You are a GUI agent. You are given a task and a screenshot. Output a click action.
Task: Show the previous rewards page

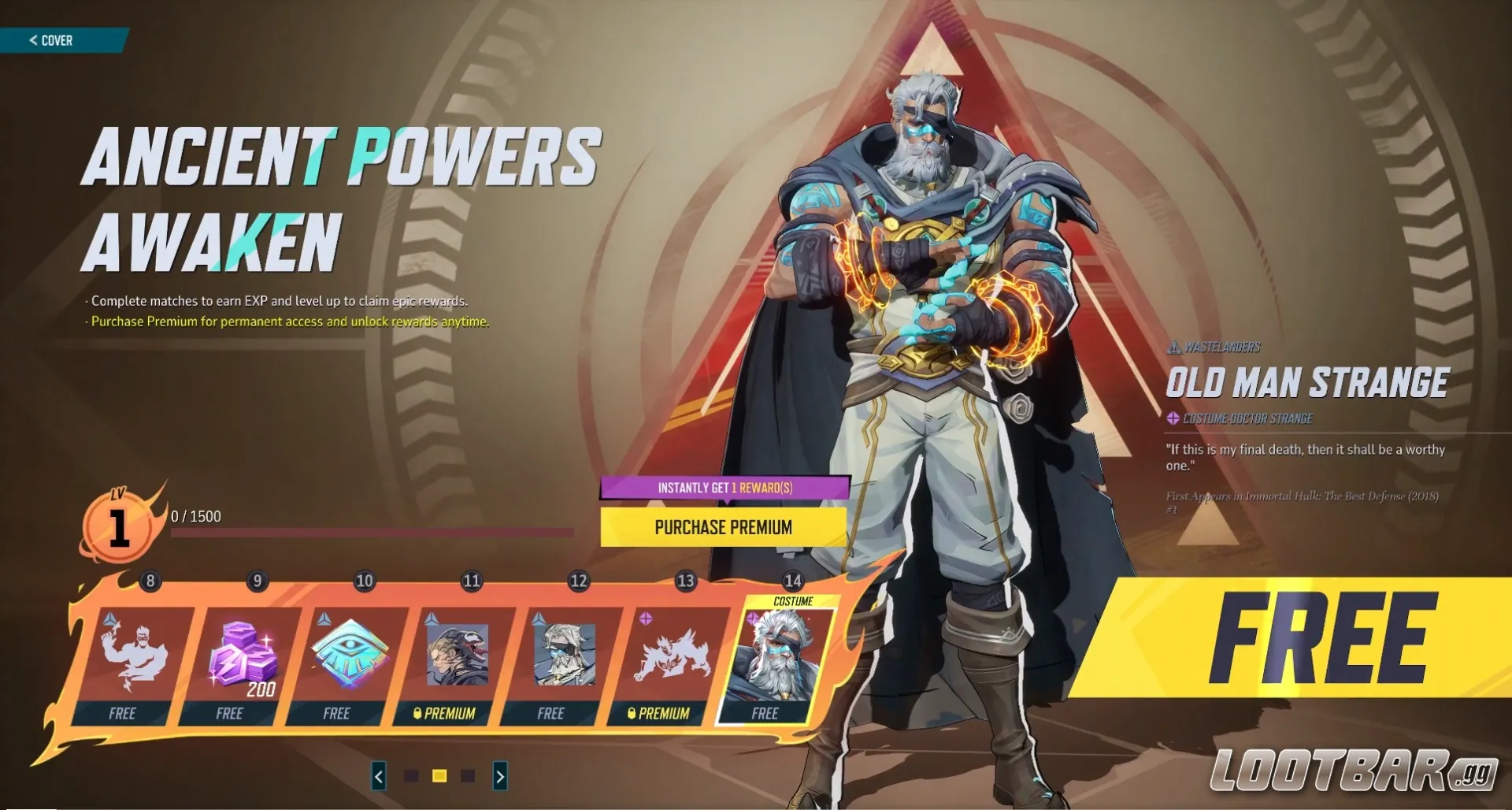pyautogui.click(x=379, y=777)
